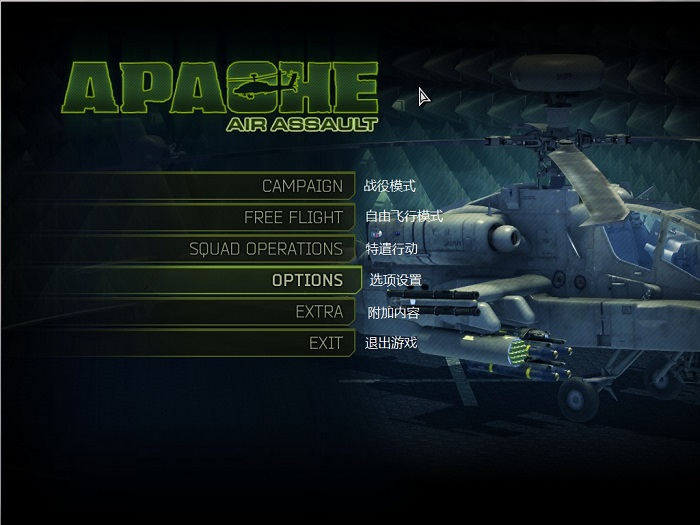Click Exit to quit the game
The height and width of the screenshot is (525, 700).
click(x=325, y=343)
